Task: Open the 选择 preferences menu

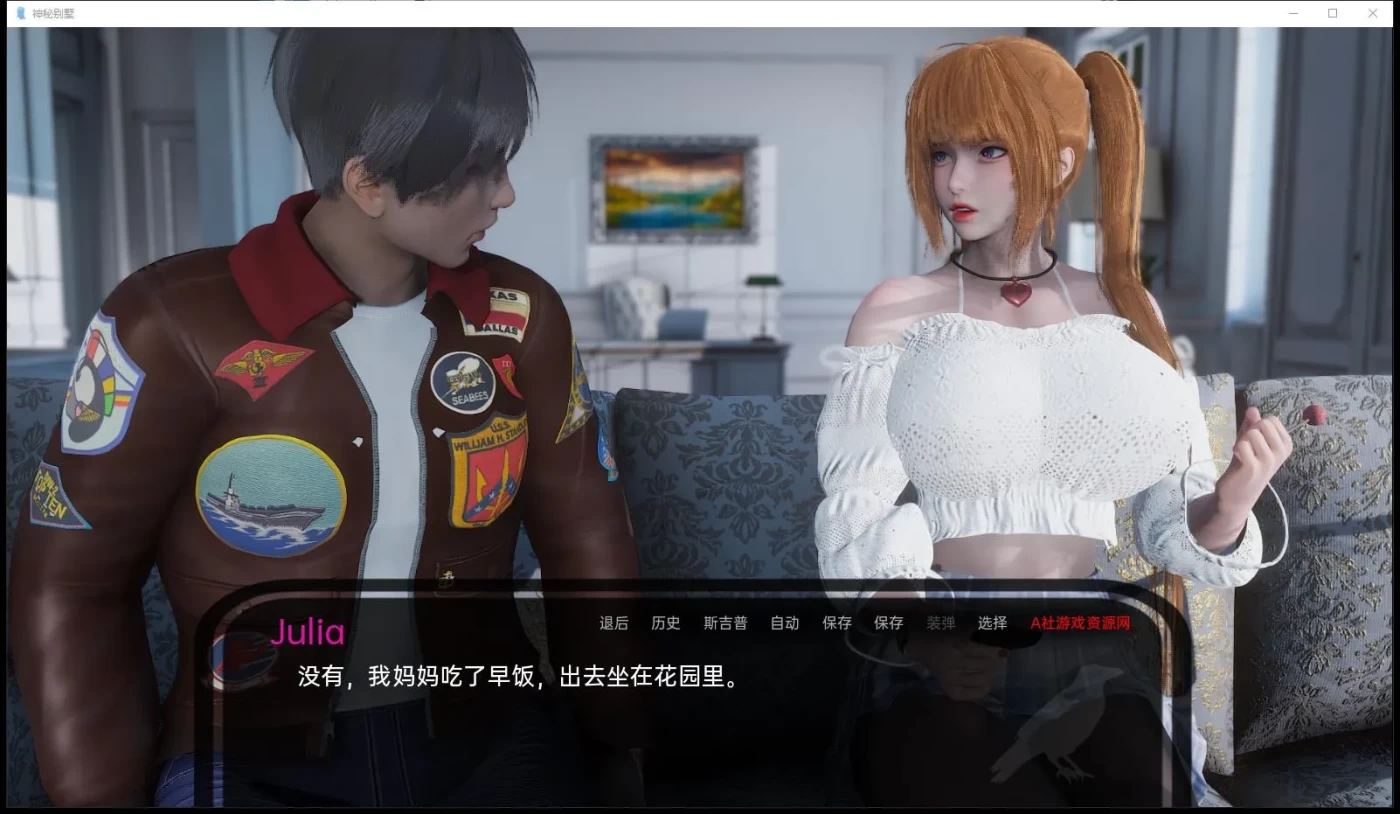Action: click(992, 623)
